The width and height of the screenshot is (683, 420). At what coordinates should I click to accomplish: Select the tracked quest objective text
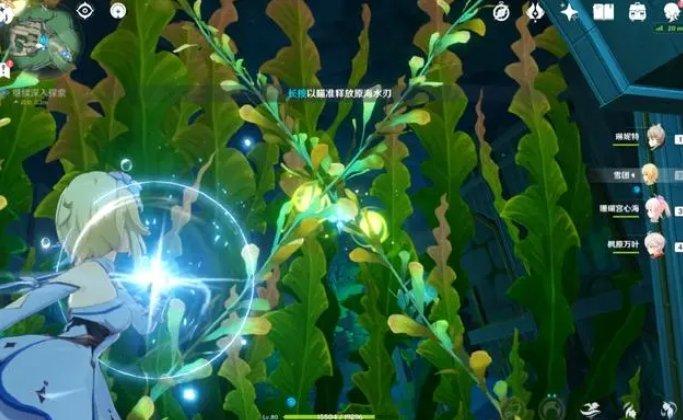point(40,91)
